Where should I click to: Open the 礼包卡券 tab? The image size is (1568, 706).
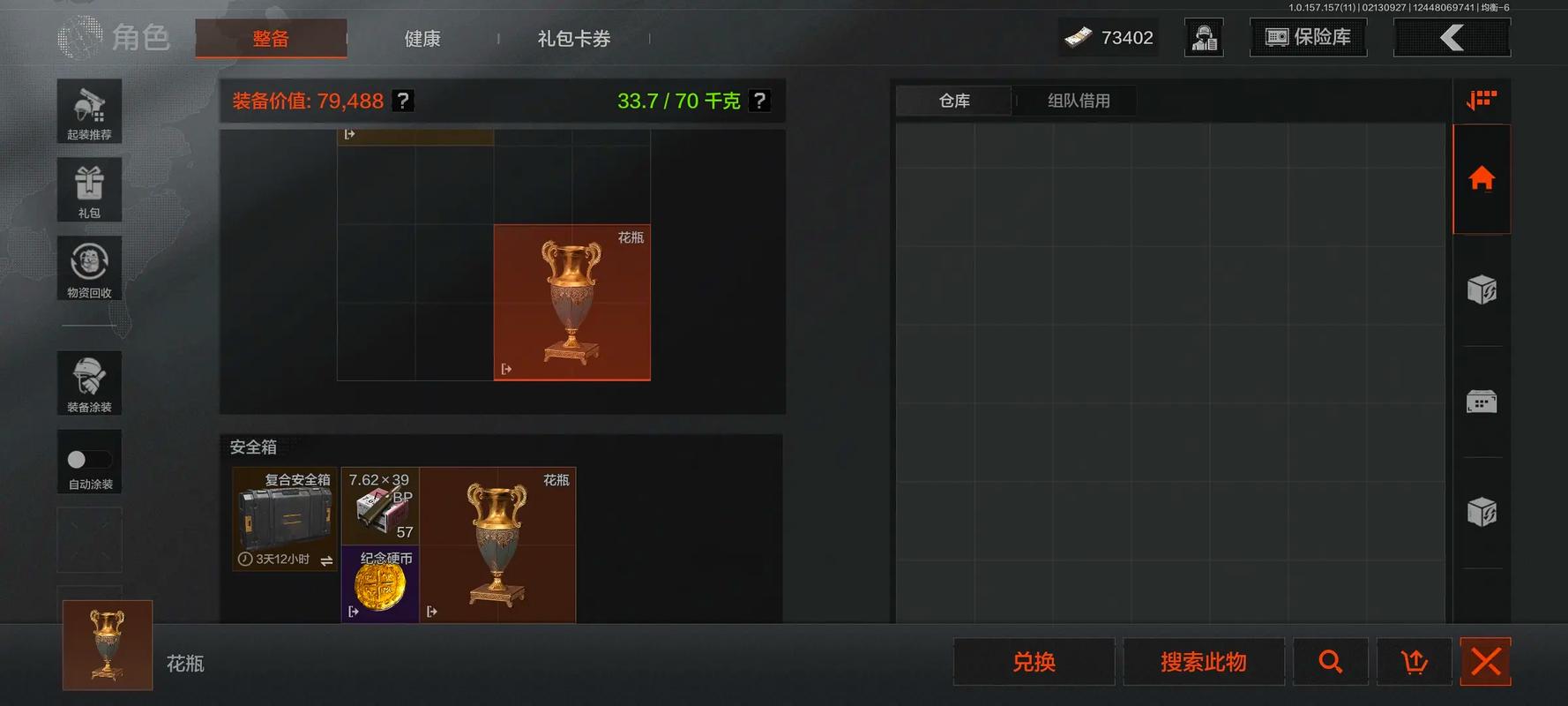point(573,38)
